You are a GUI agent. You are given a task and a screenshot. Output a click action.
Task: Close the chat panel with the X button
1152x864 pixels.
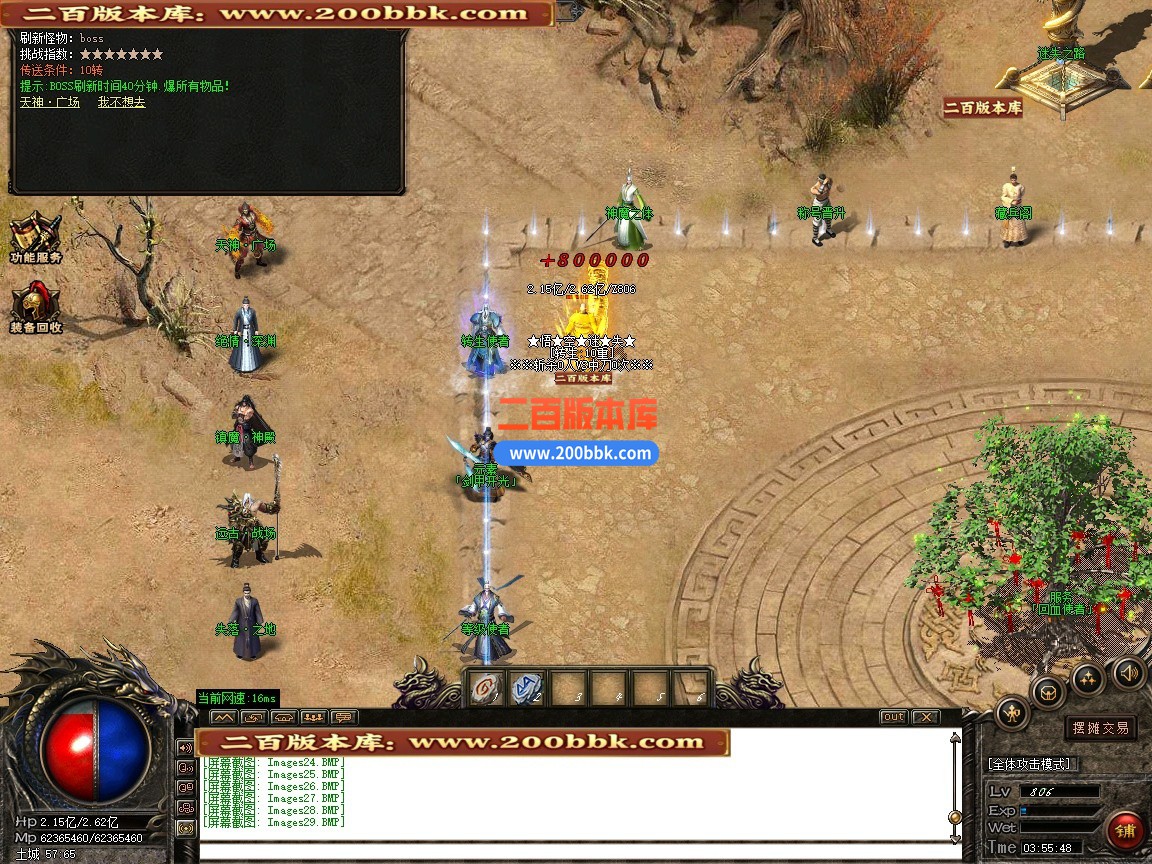(925, 717)
